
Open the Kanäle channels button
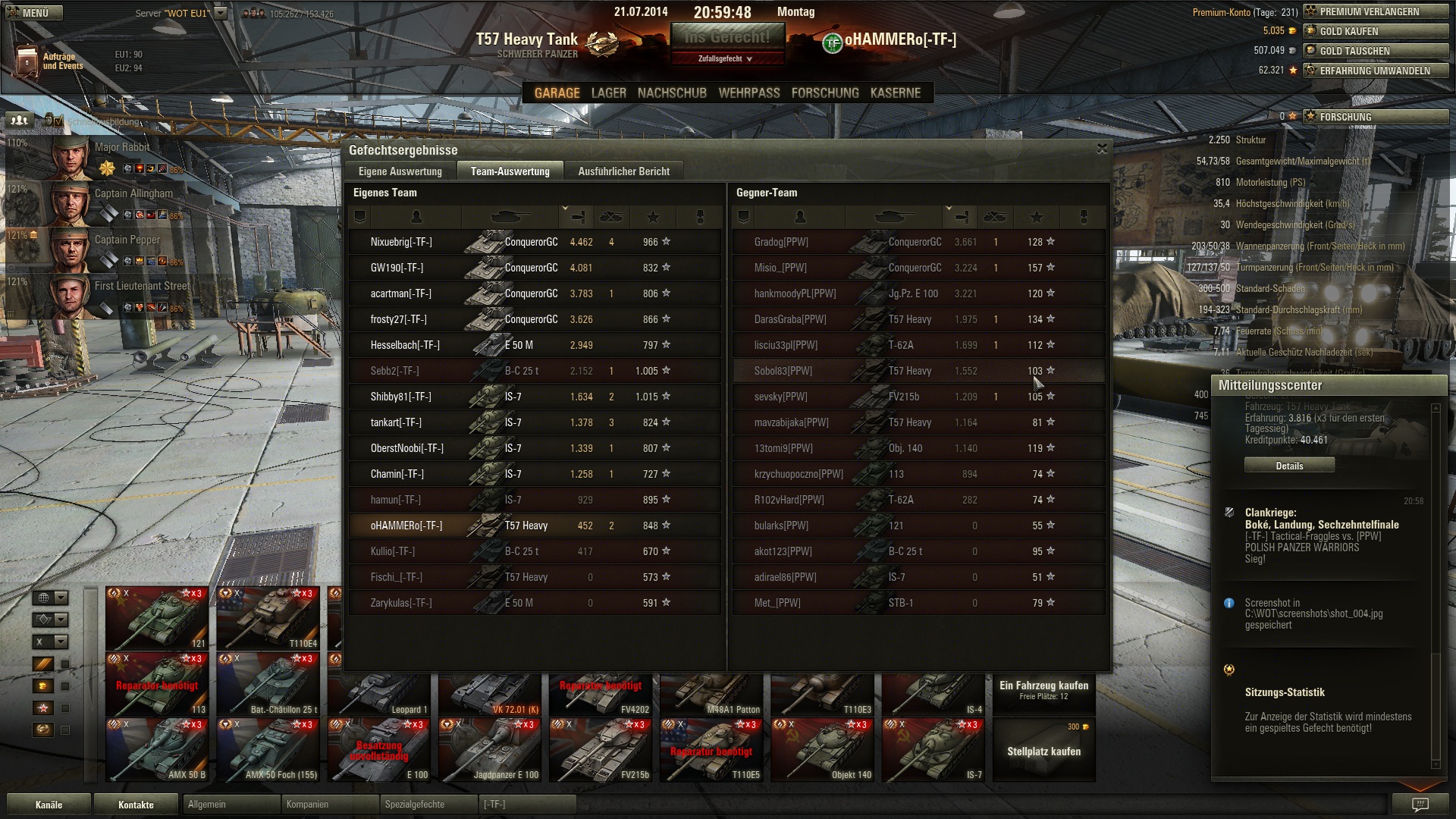(x=49, y=805)
